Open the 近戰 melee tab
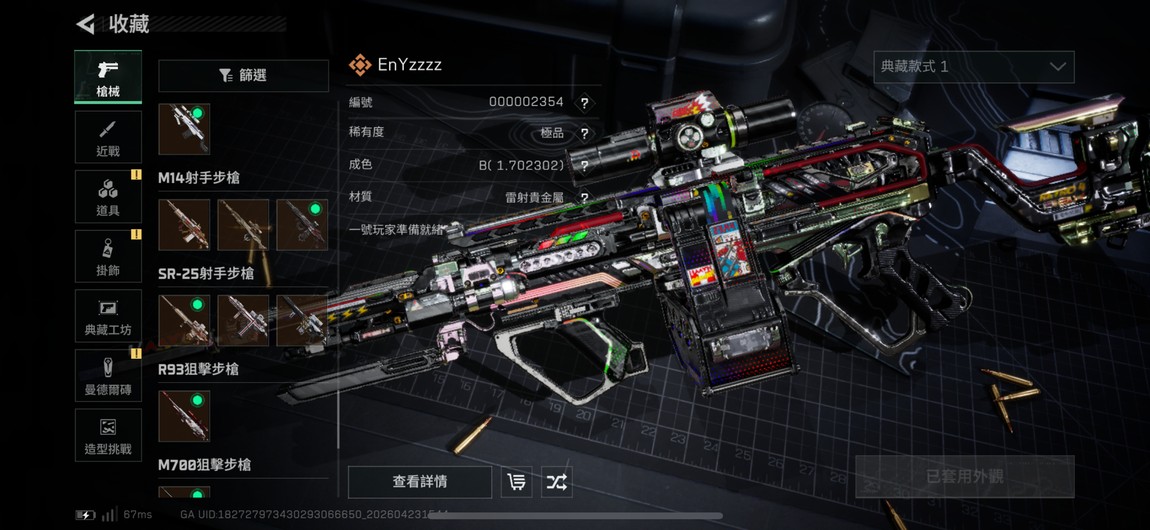Viewport: 1150px width, 530px height. 108,137
